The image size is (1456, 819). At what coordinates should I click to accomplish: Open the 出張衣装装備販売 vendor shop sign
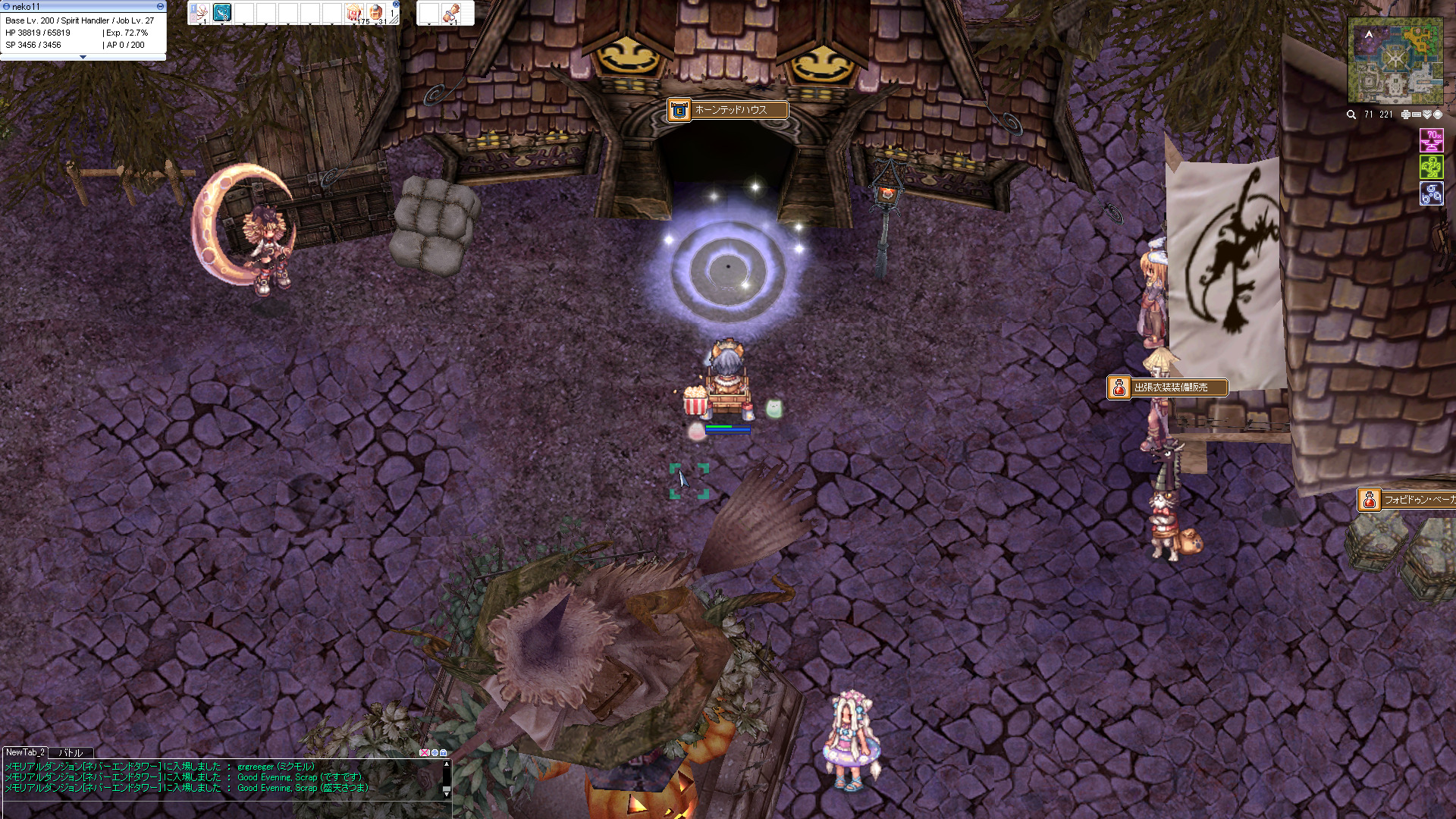pyautogui.click(x=1168, y=388)
